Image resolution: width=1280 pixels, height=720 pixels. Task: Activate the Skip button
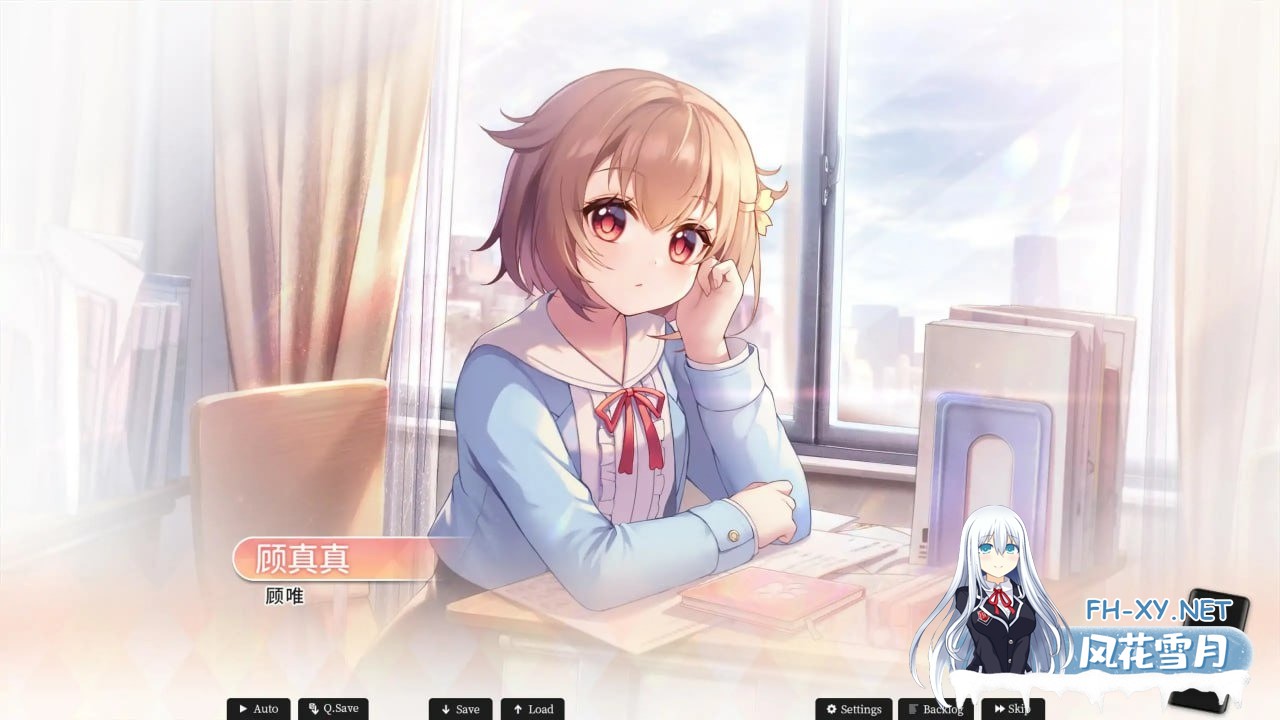(x=1011, y=709)
